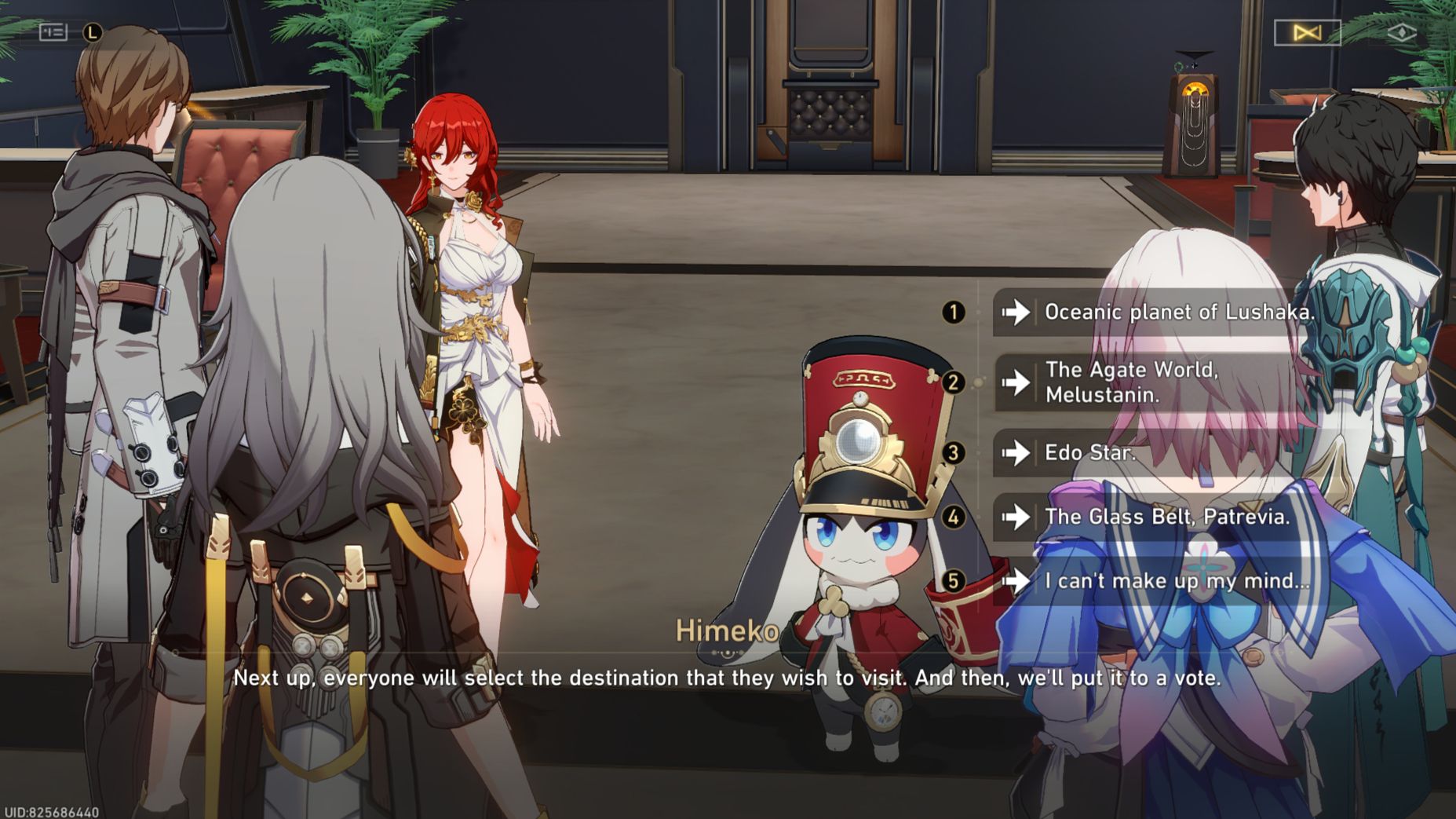1456x819 pixels.
Task: Select the number 2 destination marker
Action: 954,383
